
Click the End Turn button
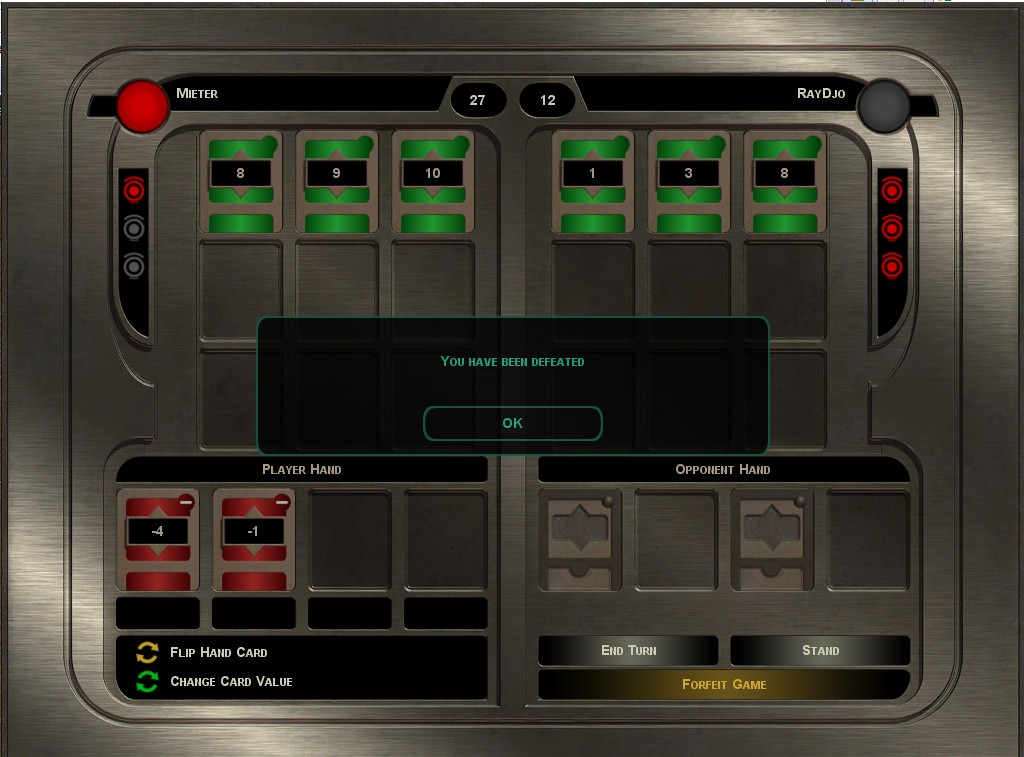(628, 650)
